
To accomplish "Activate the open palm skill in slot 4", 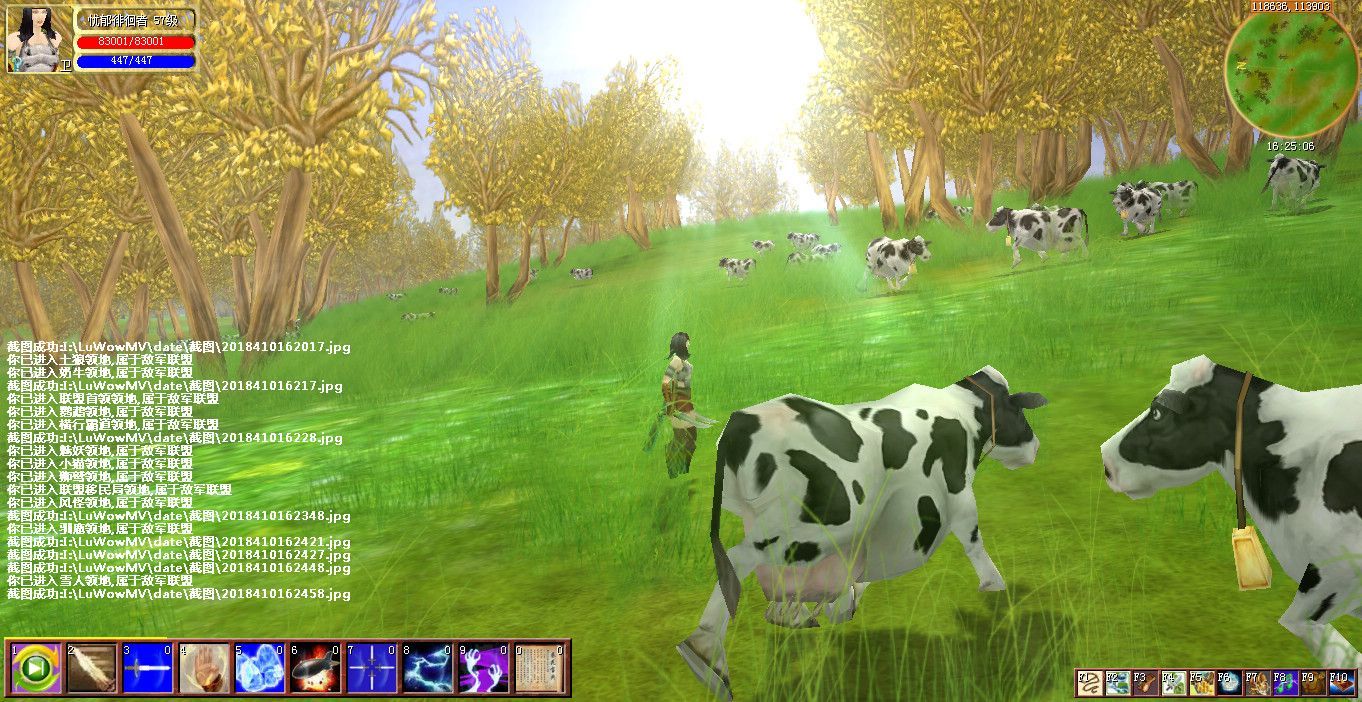I will [x=204, y=668].
